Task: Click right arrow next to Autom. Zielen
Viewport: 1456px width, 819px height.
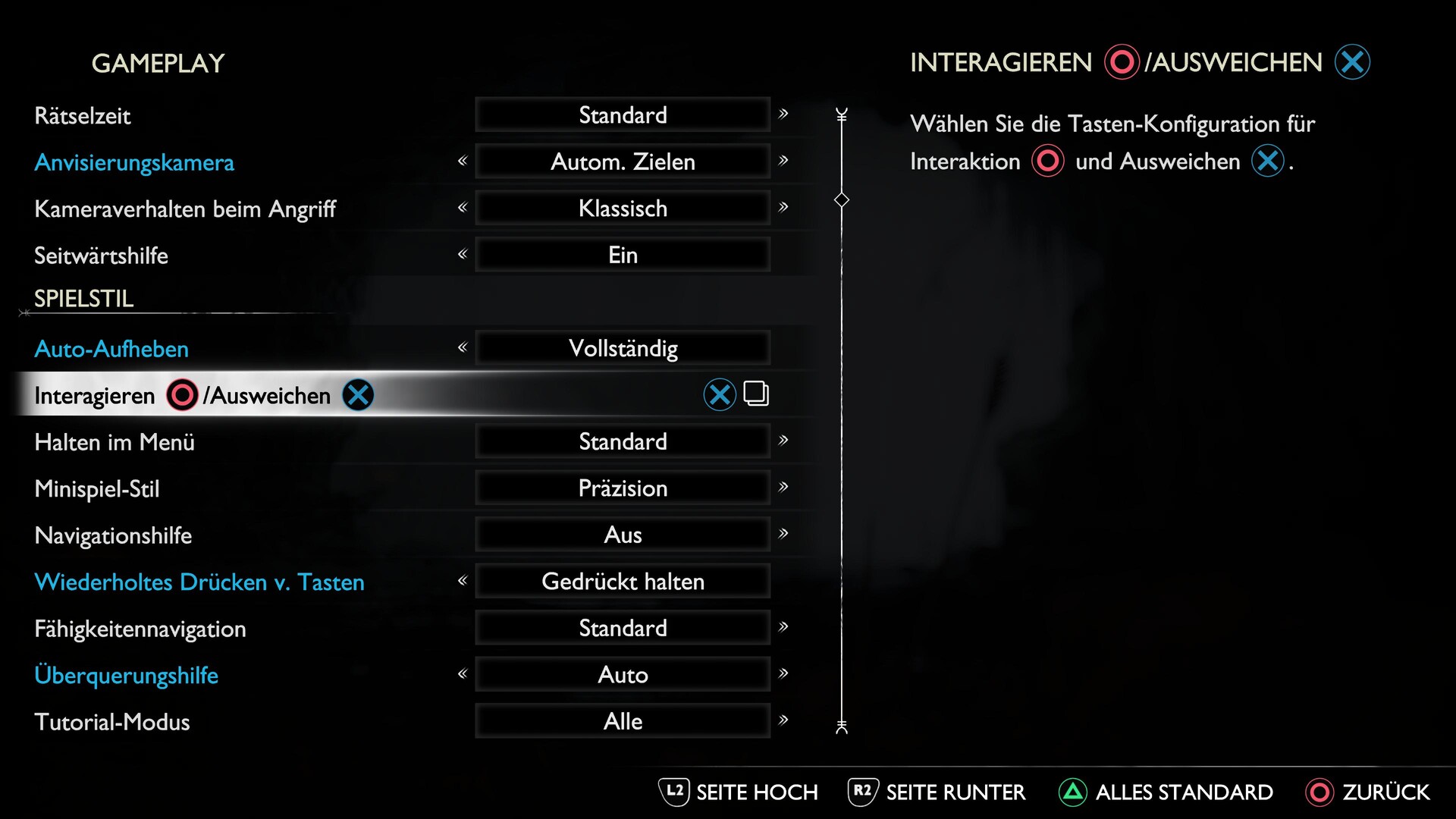Action: (x=783, y=161)
